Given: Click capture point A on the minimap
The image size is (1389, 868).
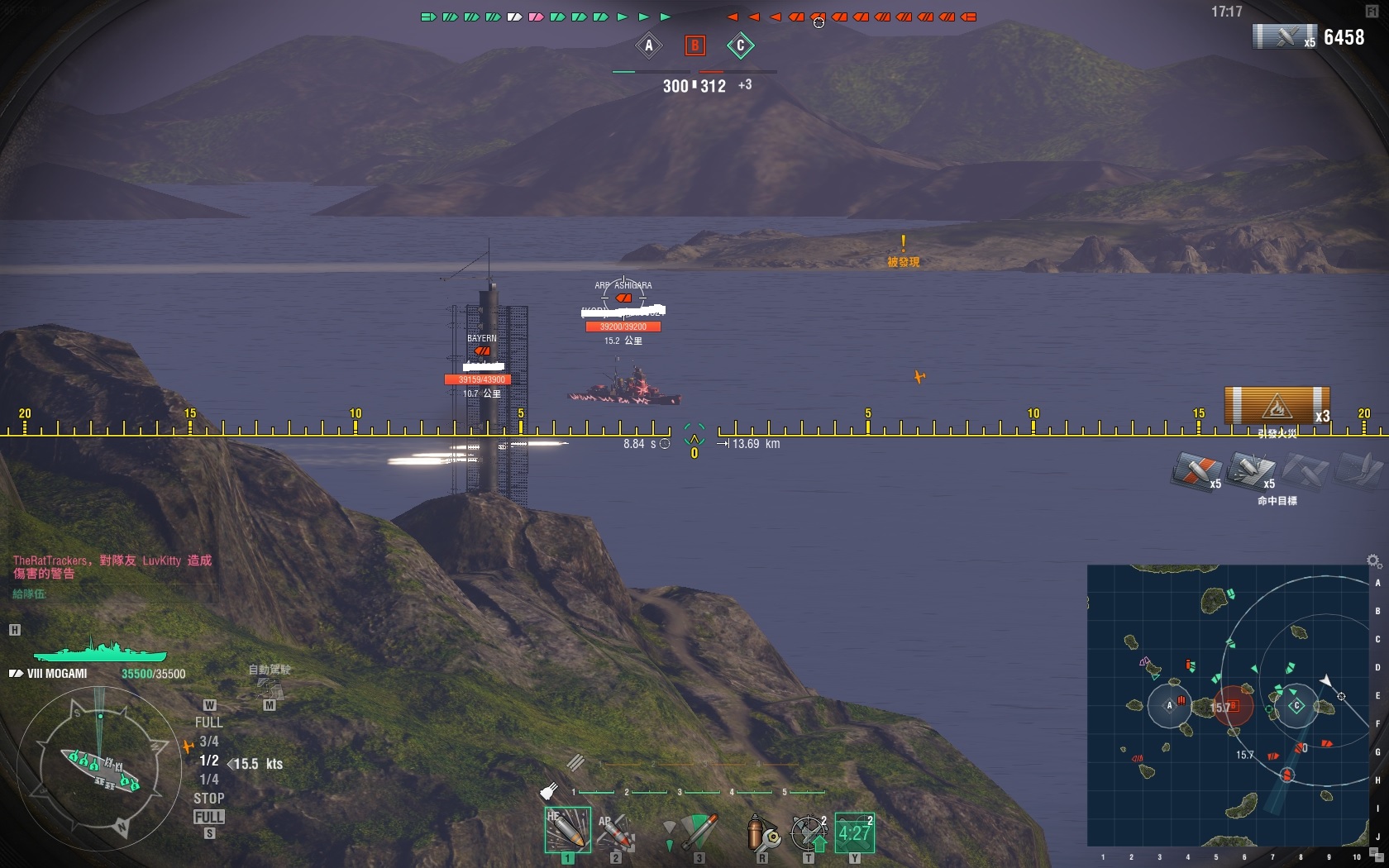Looking at the screenshot, I should (1169, 705).
